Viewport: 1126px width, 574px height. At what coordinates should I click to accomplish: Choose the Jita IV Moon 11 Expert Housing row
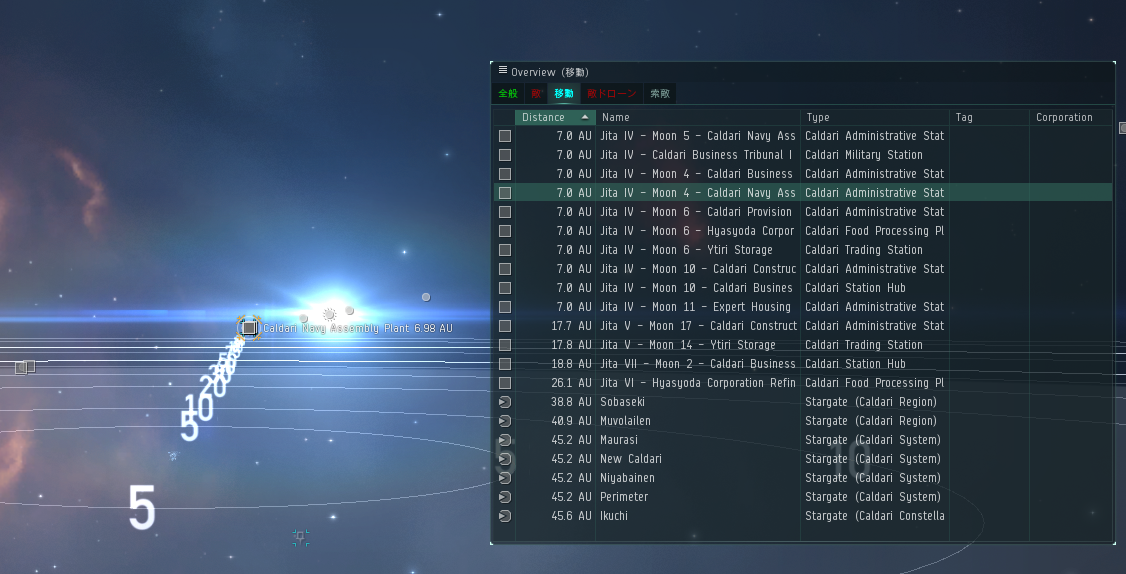[x=695, y=307]
